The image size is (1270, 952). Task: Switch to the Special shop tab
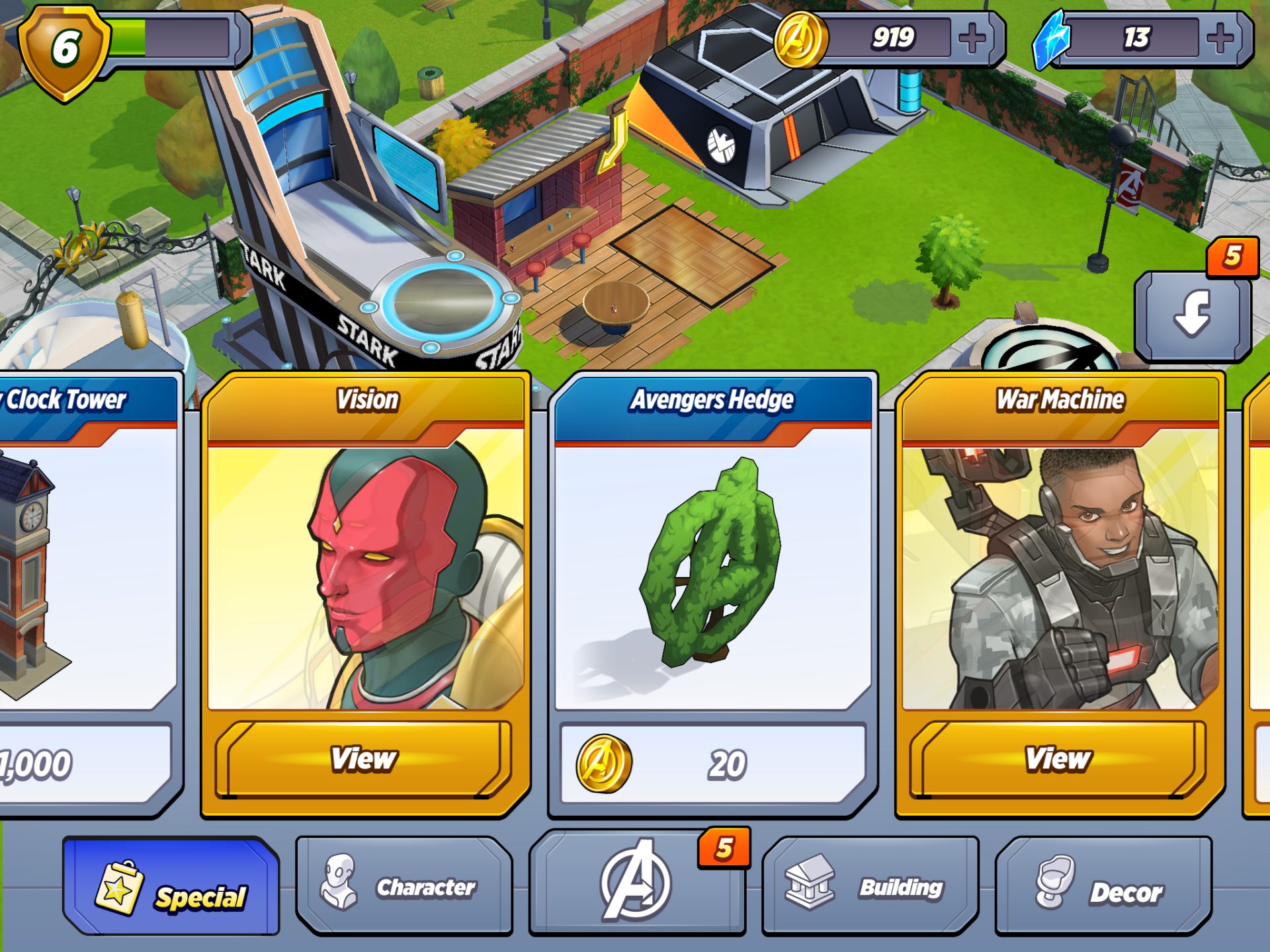172,887
